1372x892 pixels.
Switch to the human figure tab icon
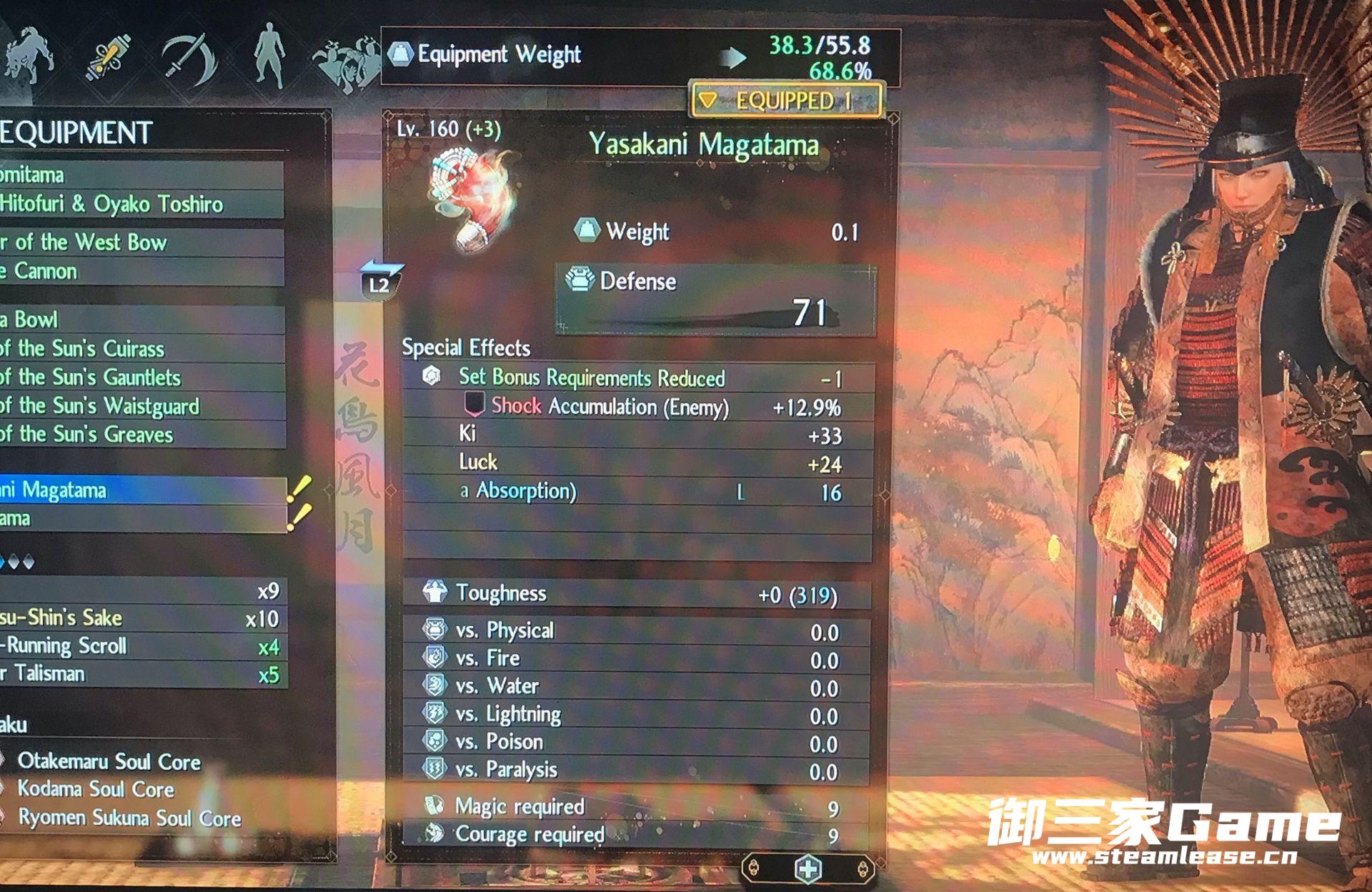(271, 56)
